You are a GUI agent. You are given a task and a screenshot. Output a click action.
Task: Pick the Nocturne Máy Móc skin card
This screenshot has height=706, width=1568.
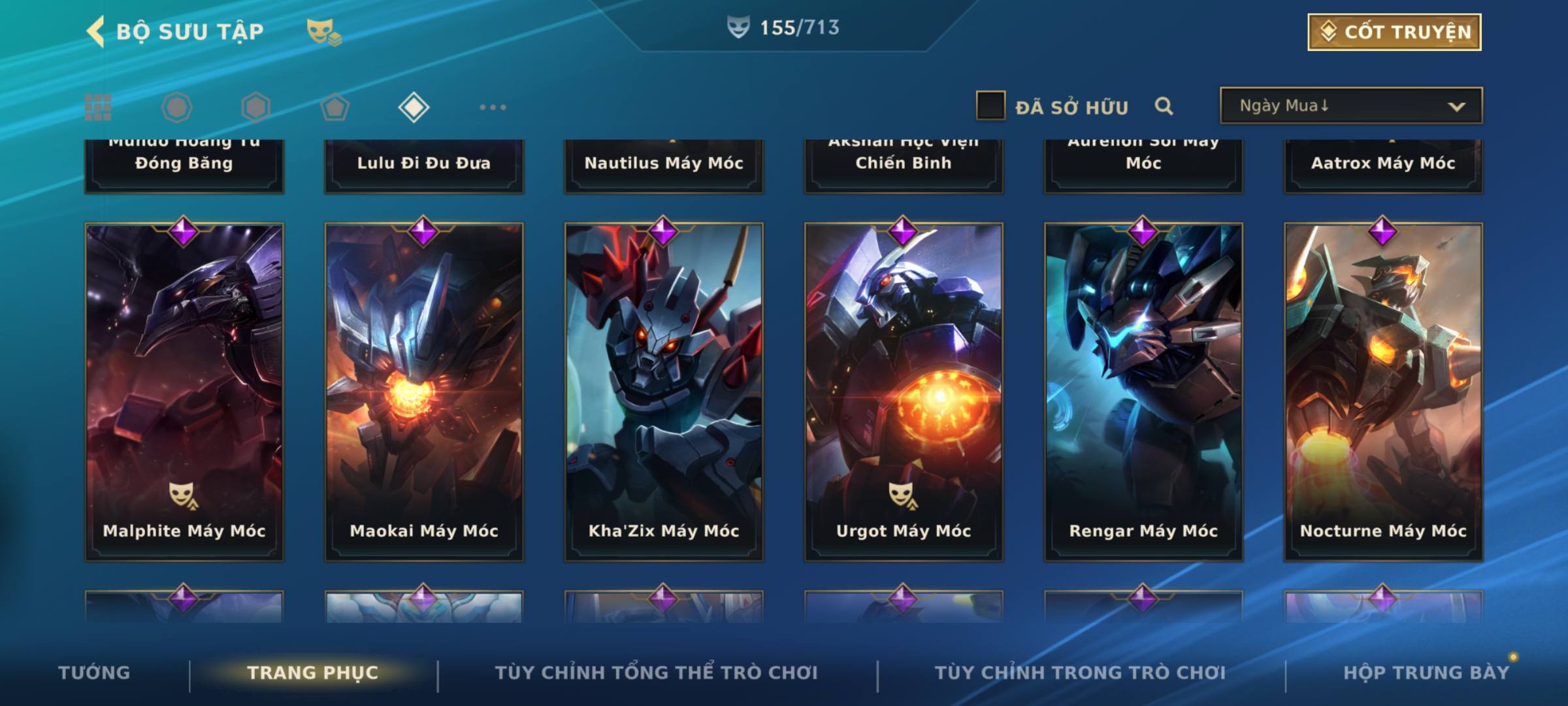coord(1383,392)
